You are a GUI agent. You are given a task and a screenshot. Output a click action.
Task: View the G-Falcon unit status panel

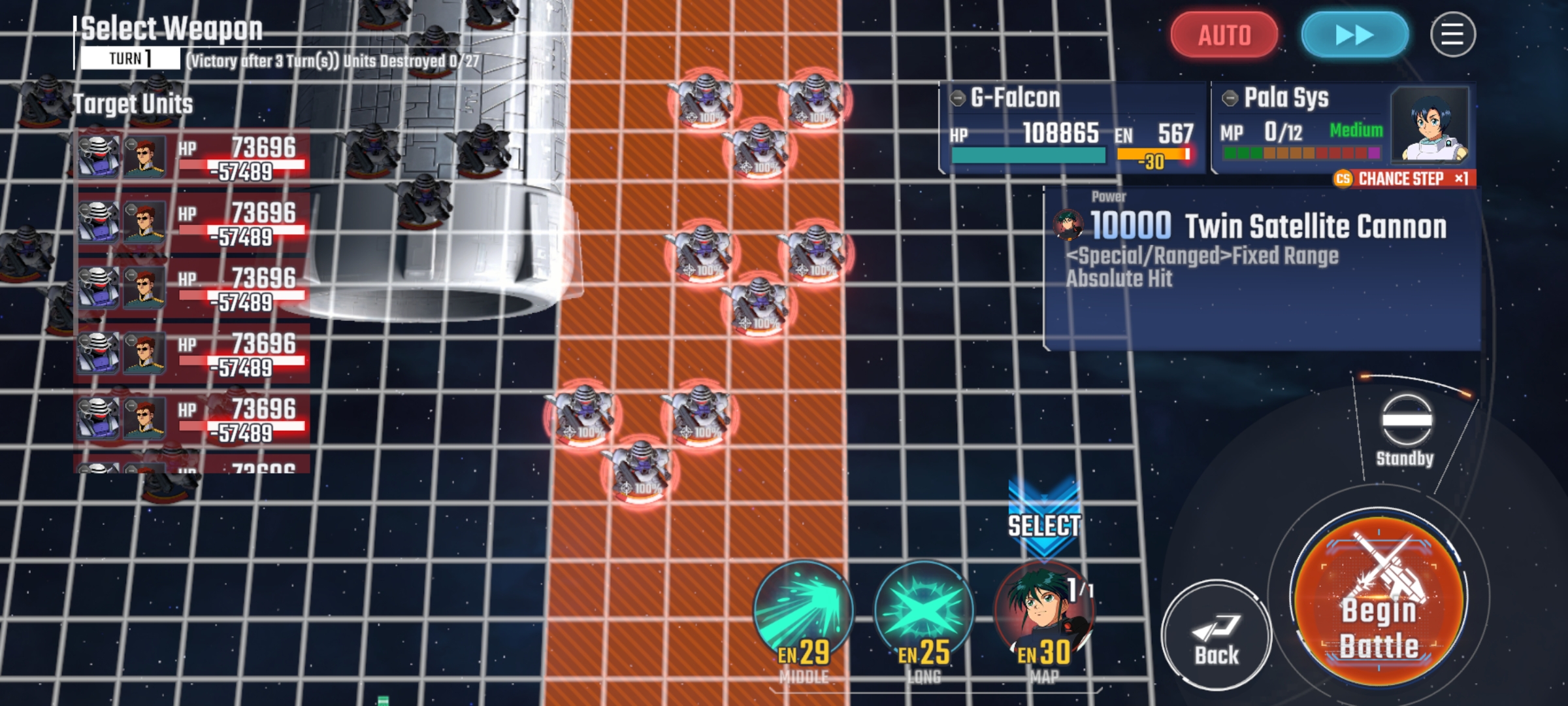tap(1071, 127)
